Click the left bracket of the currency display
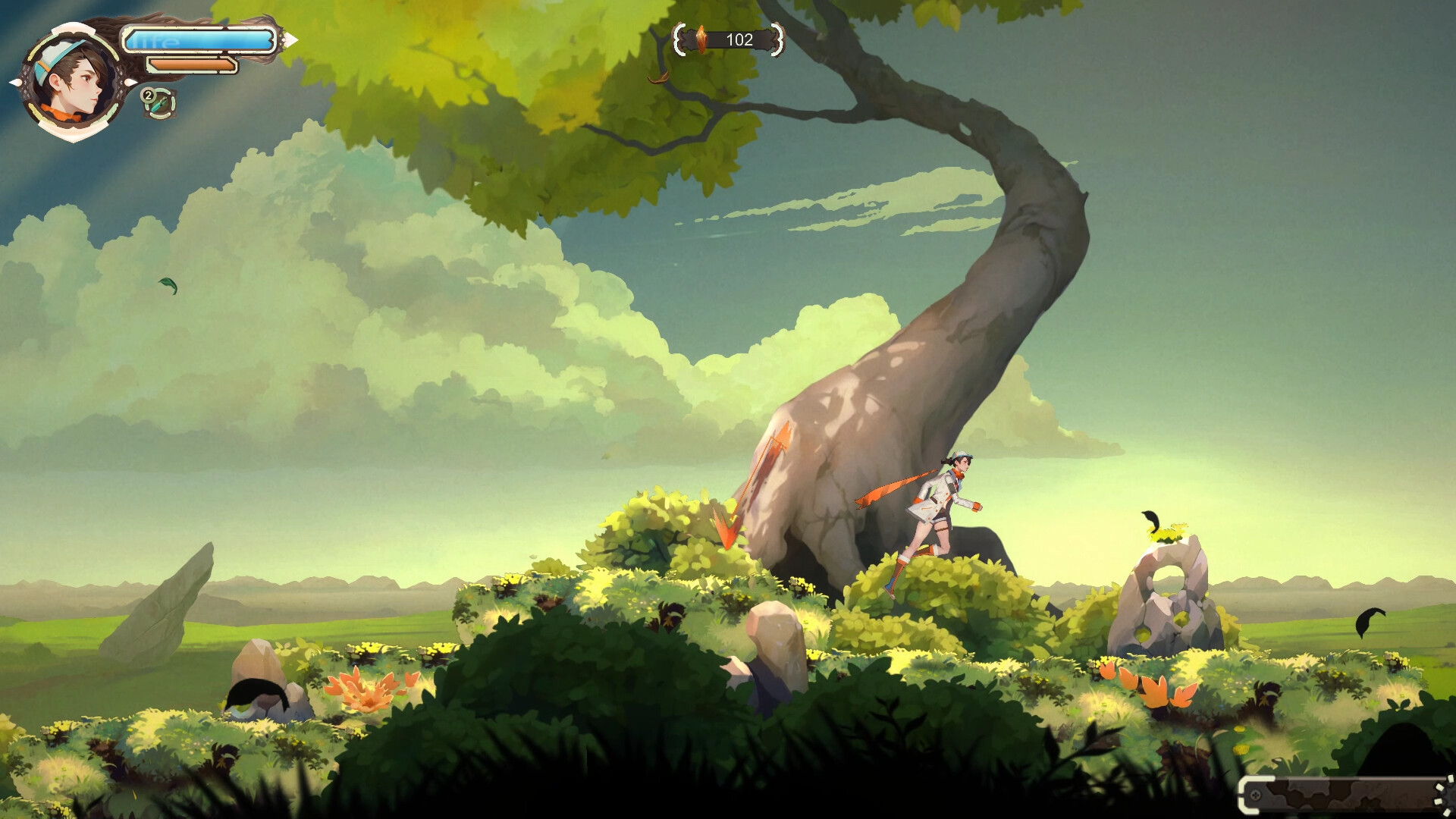The image size is (1456, 819). [679, 39]
